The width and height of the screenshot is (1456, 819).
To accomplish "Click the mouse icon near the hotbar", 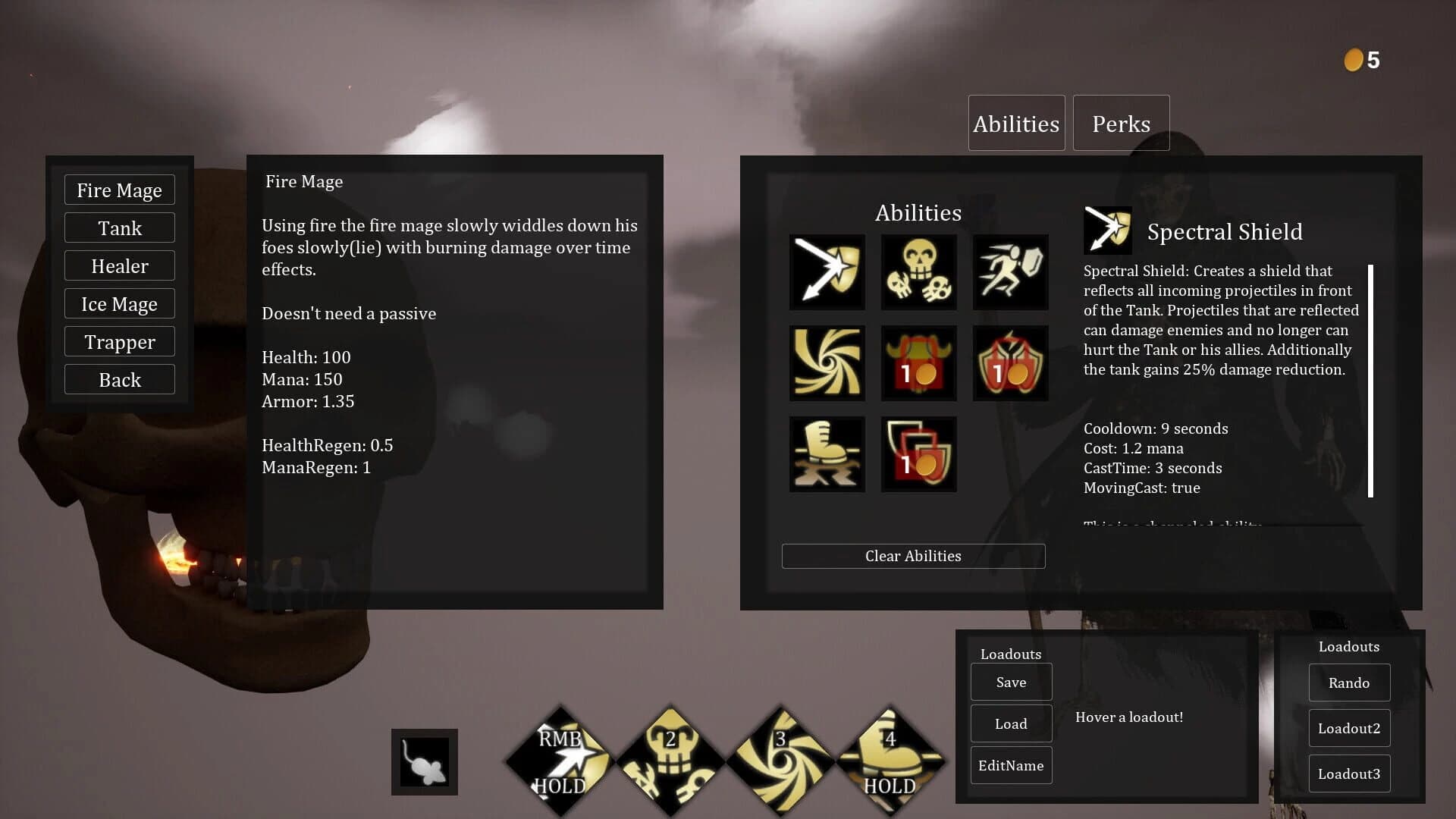I will pyautogui.click(x=425, y=762).
